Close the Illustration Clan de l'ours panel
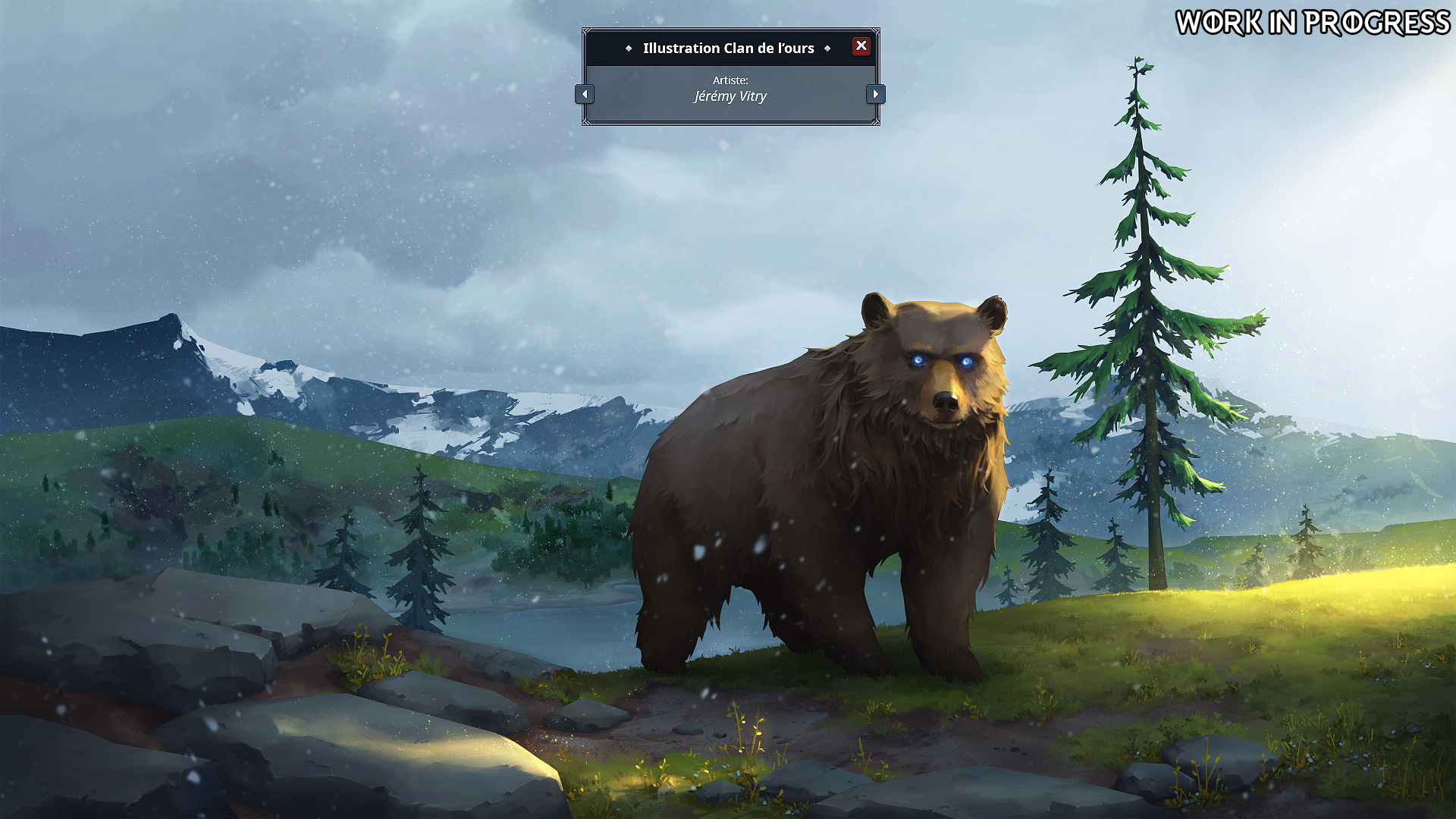Viewport: 1456px width, 819px height. pyautogui.click(x=861, y=46)
